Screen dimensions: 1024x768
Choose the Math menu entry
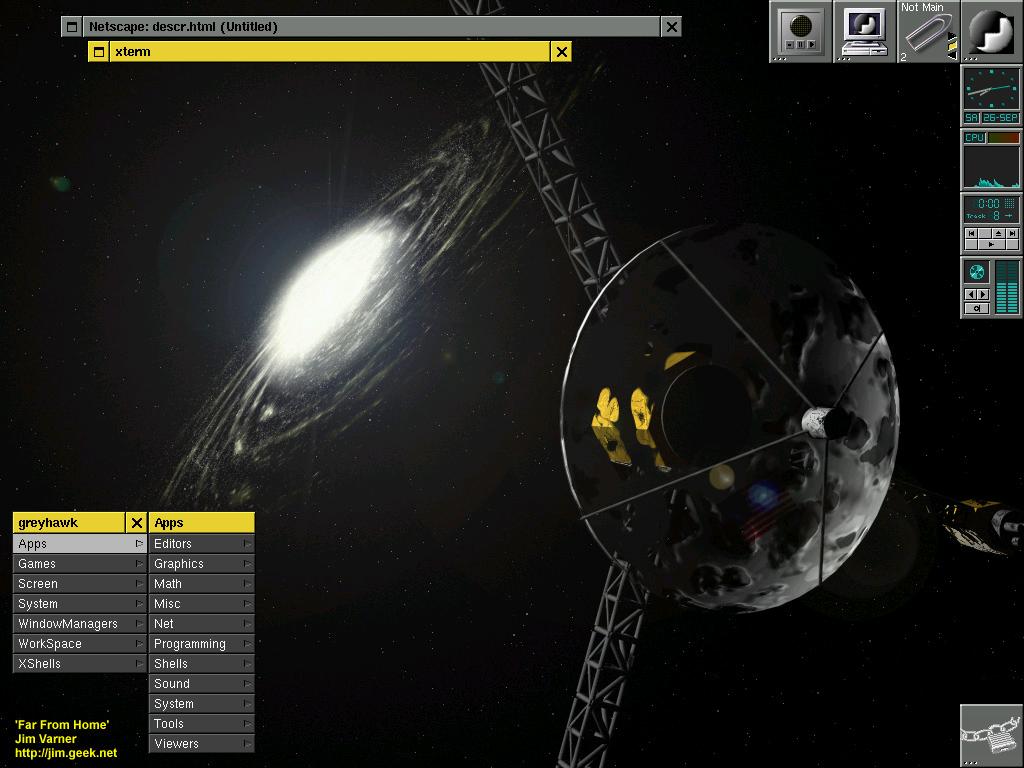201,584
